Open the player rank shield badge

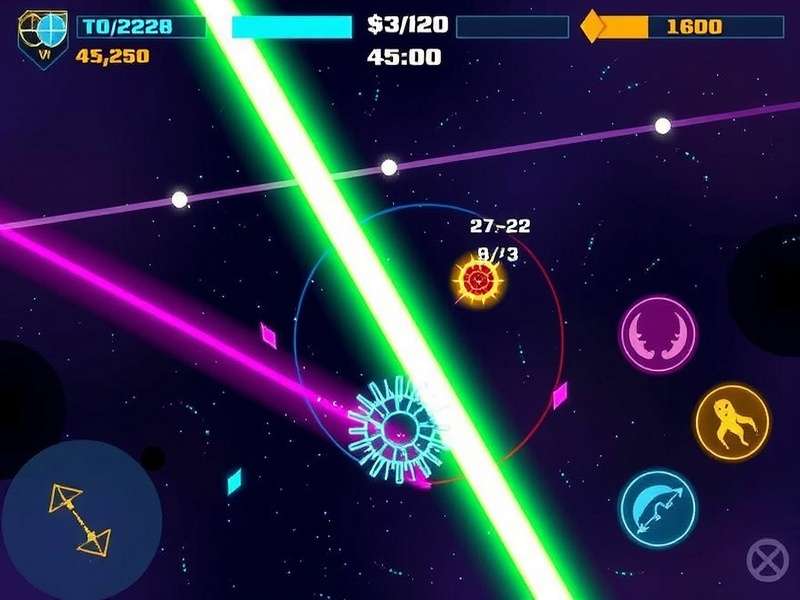pyautogui.click(x=42, y=34)
